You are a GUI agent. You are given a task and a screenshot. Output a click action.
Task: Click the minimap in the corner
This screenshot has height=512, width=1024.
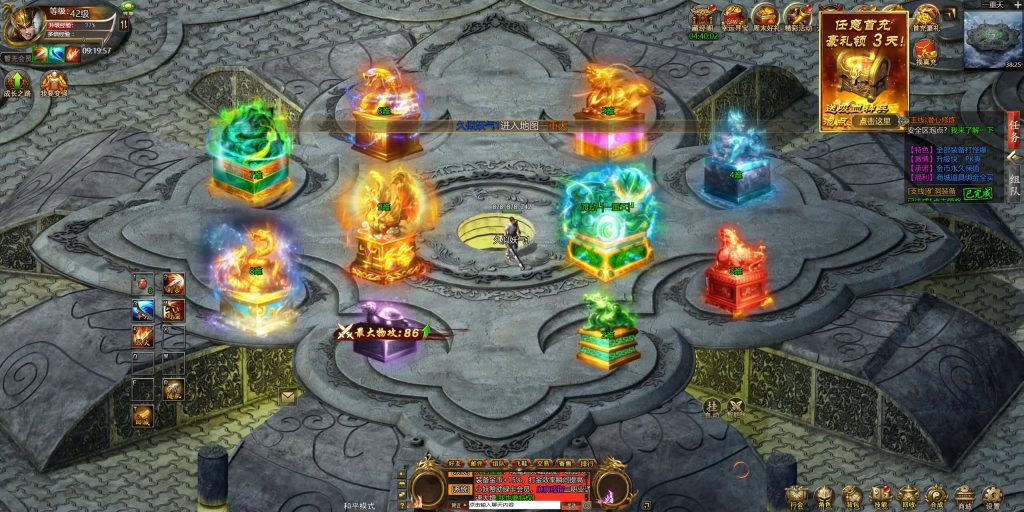pos(992,40)
